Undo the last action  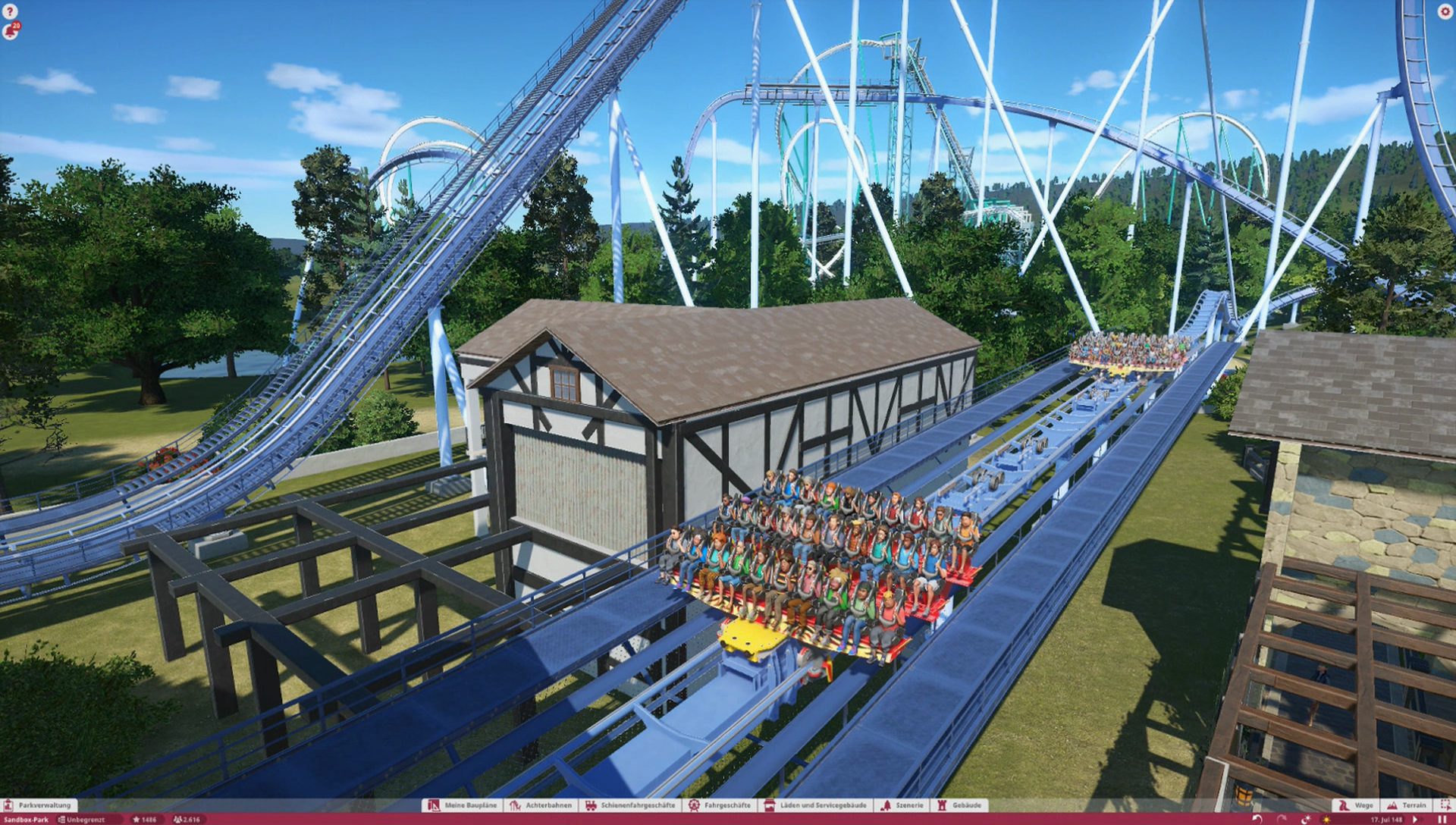coord(1257,820)
